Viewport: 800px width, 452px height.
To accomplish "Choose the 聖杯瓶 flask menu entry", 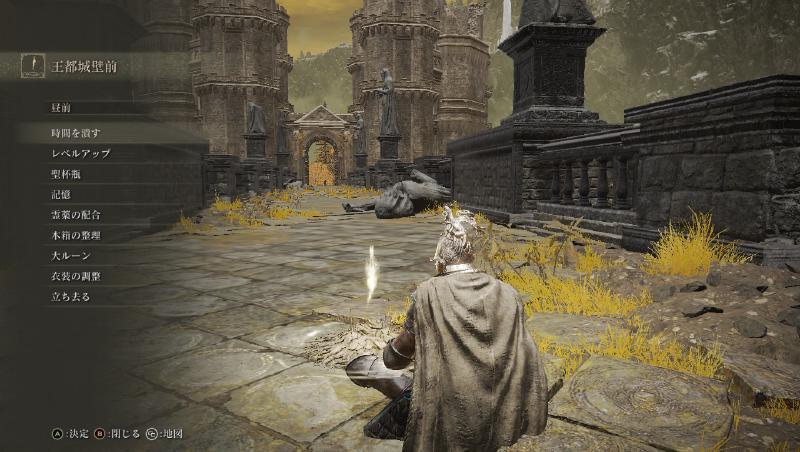I will coord(70,174).
